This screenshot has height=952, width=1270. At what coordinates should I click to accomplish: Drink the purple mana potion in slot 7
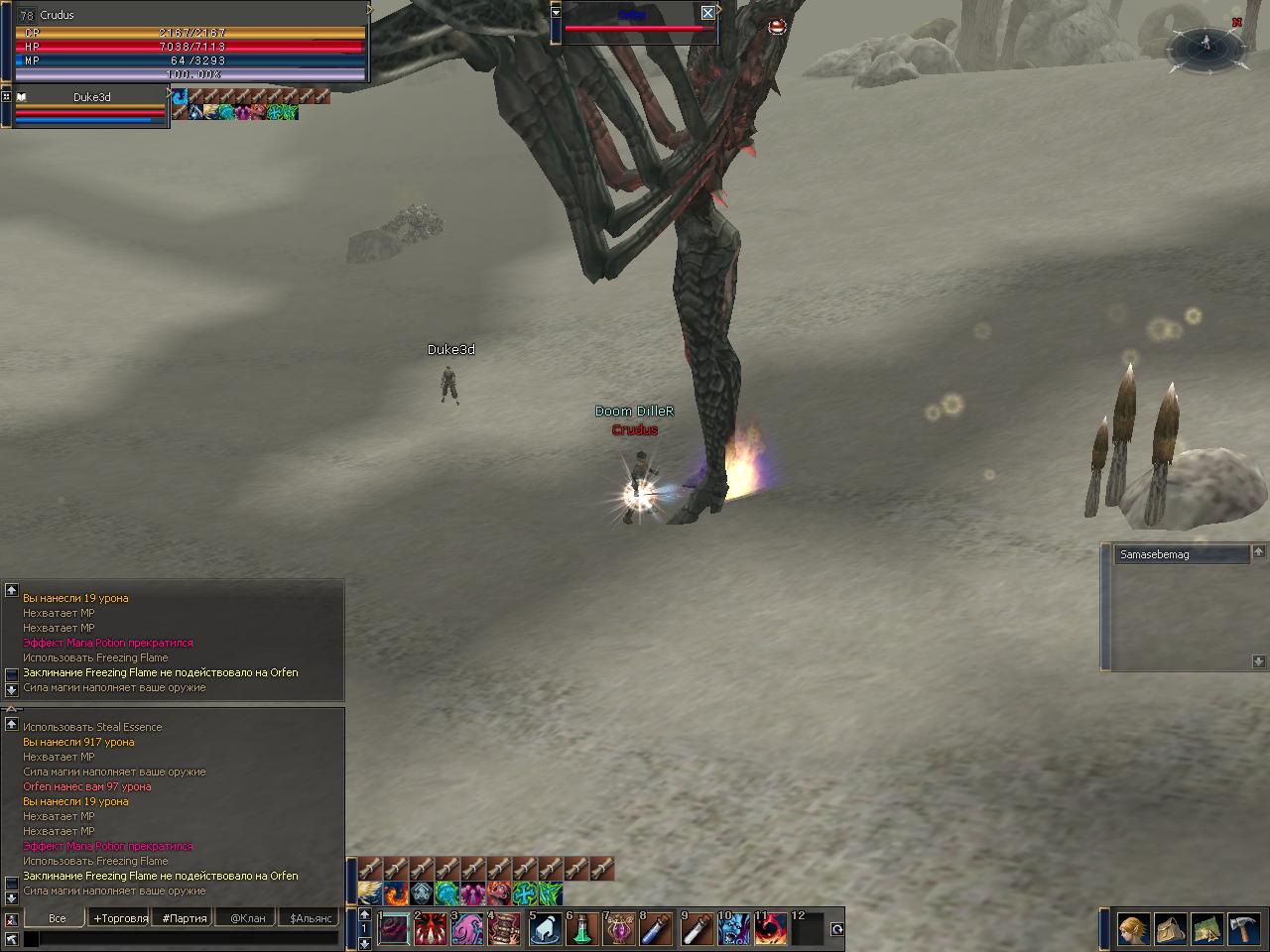(620, 929)
